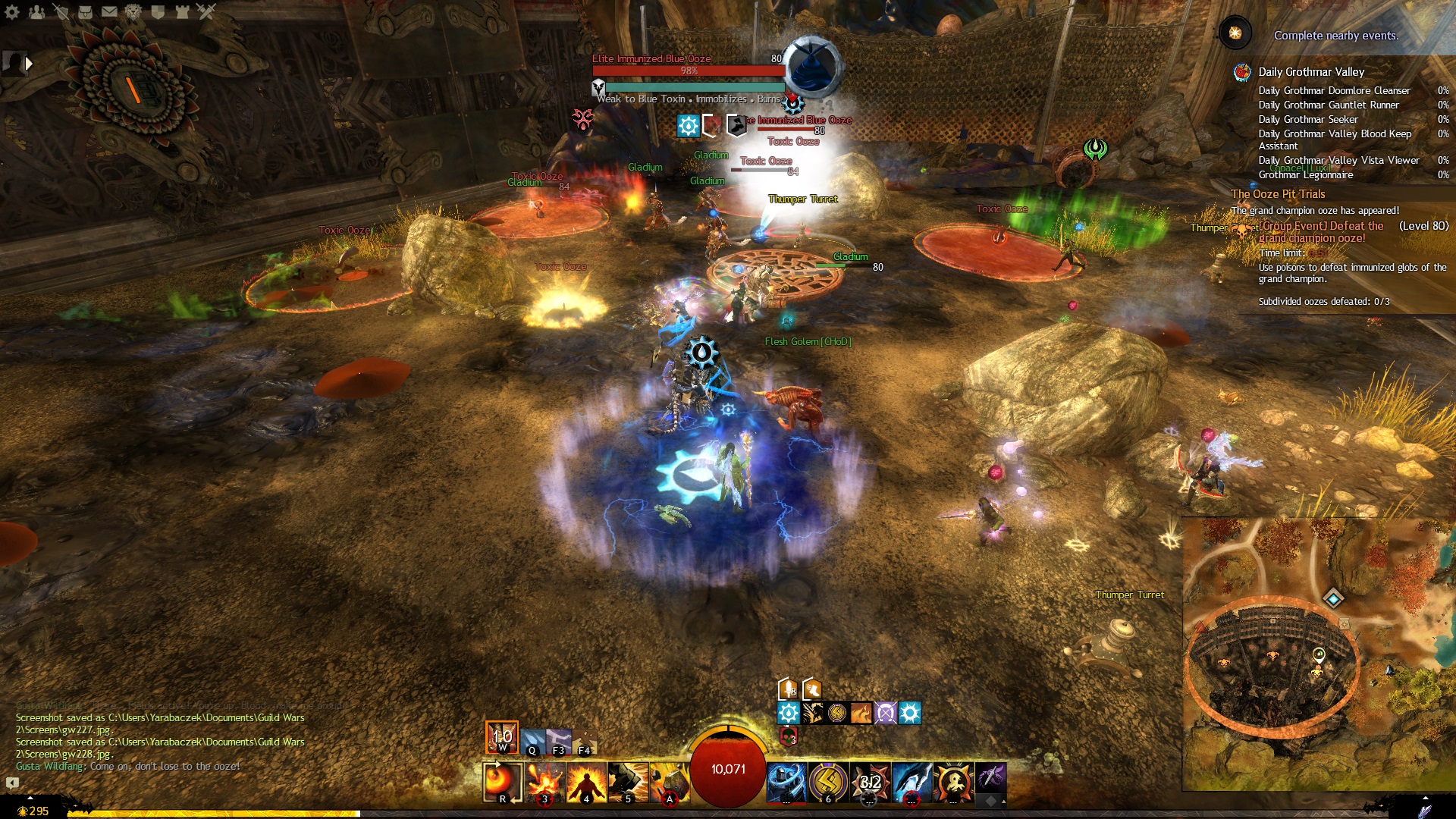Open the Black Lion Trading Post
The width and height of the screenshot is (1456, 819).
coord(133,11)
